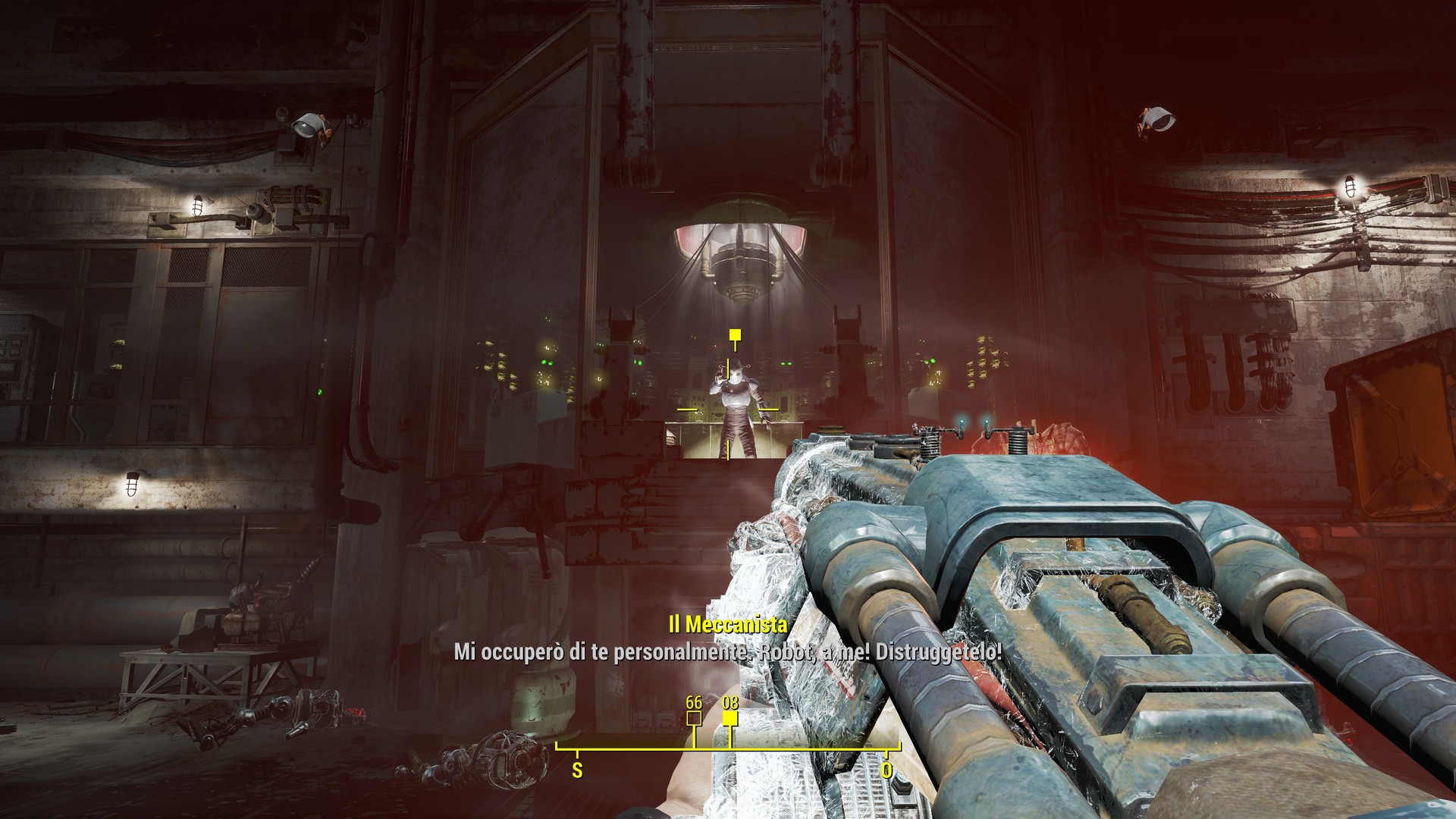Select the hollow compass marker labeled 66
The width and height of the screenshot is (1456, 819).
[x=694, y=718]
